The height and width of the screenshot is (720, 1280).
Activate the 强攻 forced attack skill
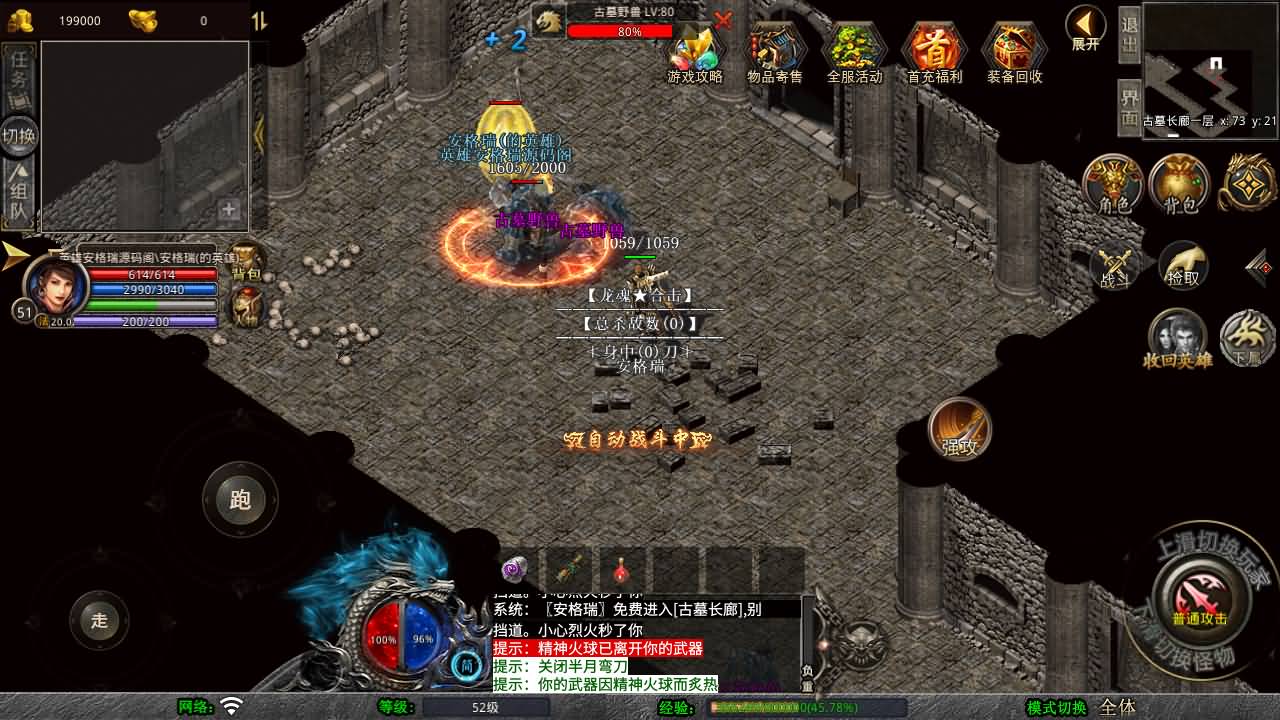coord(960,429)
